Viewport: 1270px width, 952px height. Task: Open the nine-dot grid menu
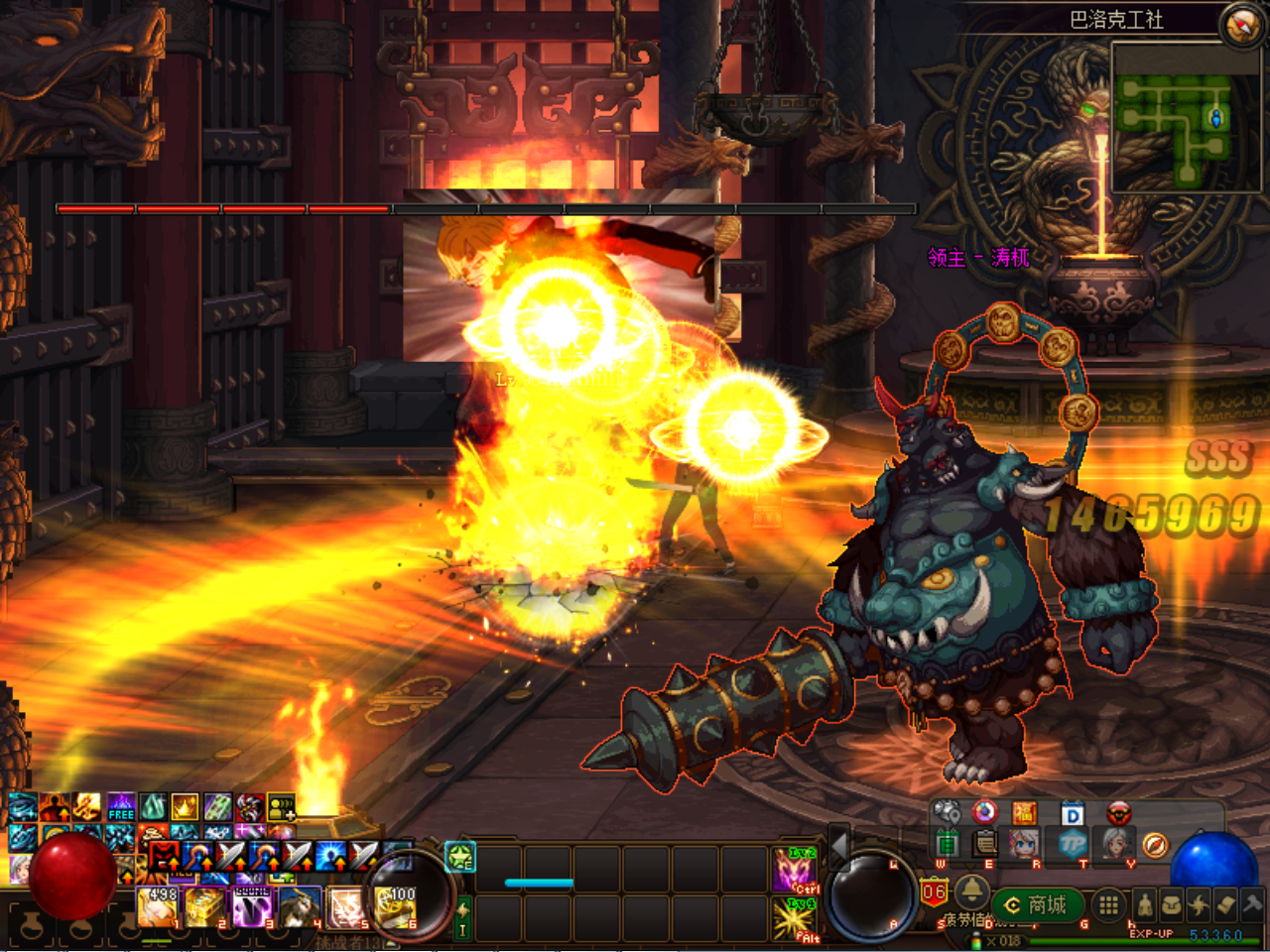(x=1108, y=904)
